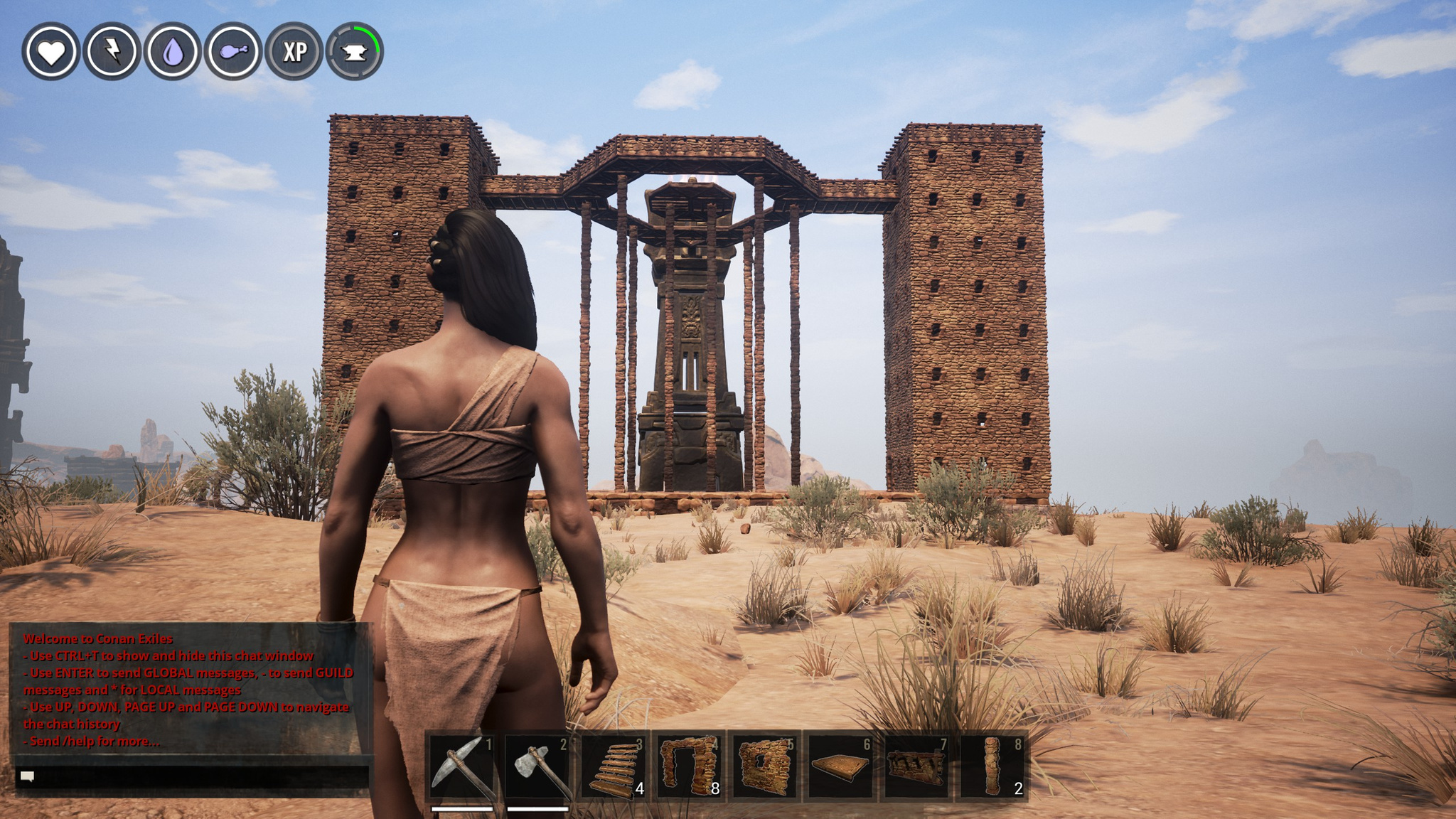Equip the stone hatchet from the hotbar
Viewport: 1456px width, 819px height.
tap(538, 766)
